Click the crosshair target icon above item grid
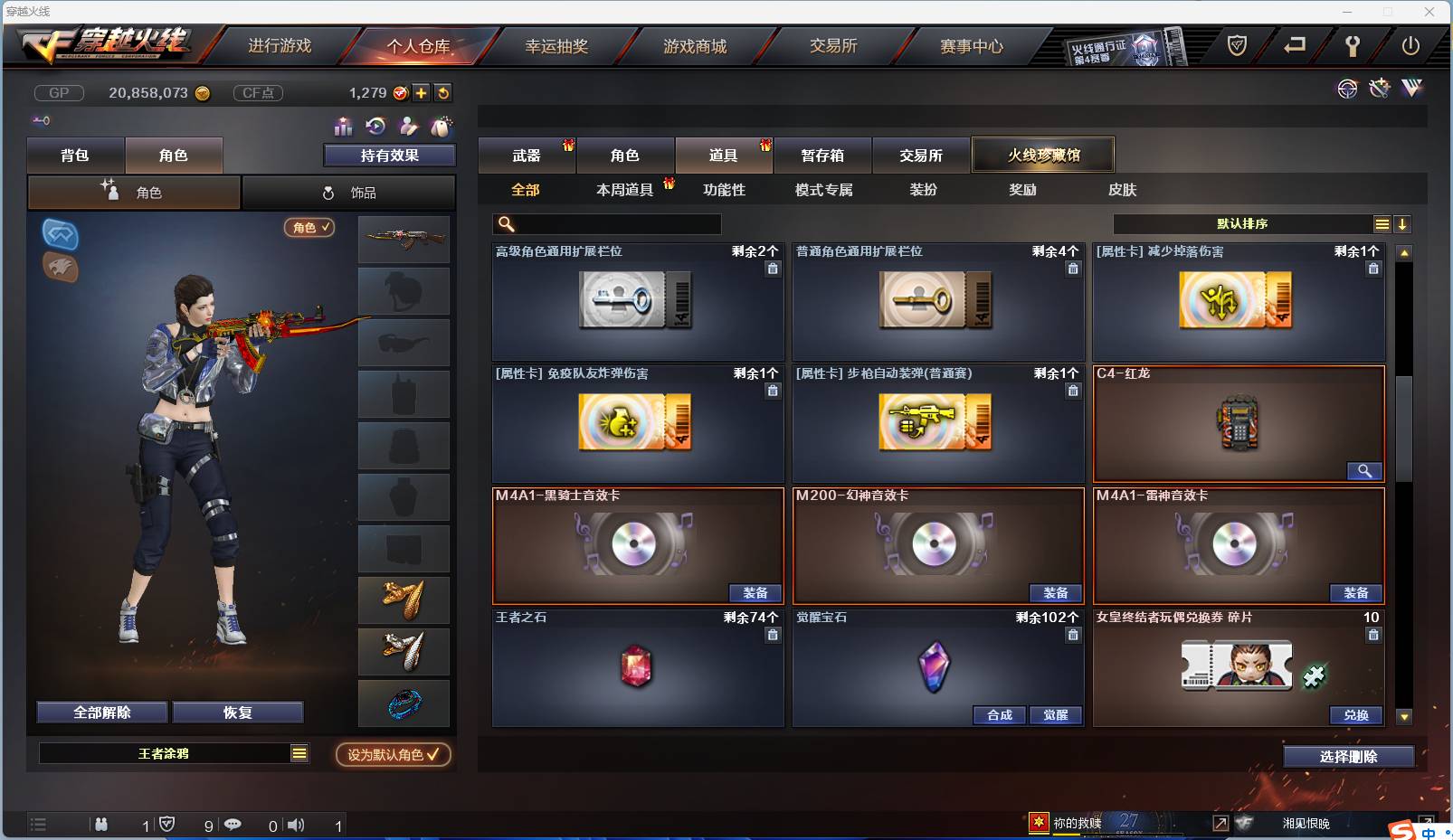1453x840 pixels. click(x=1347, y=89)
